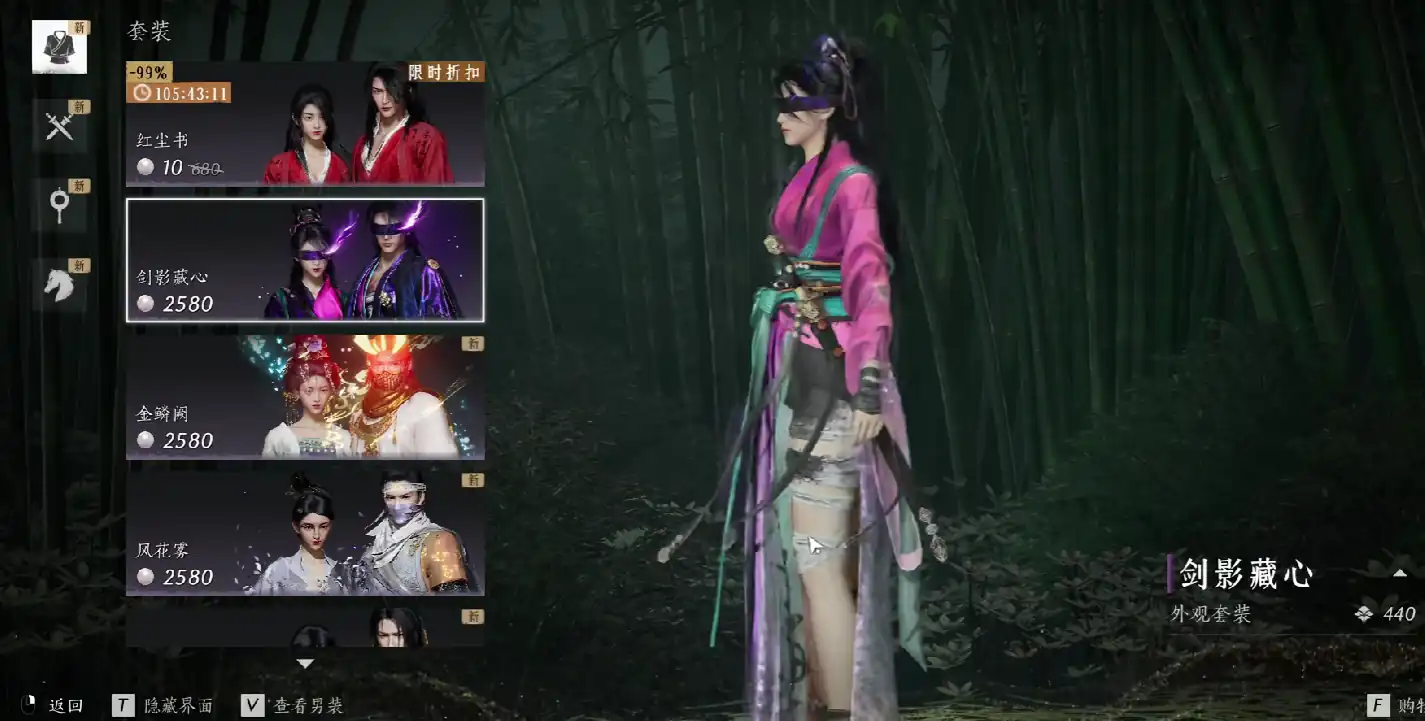The height and width of the screenshot is (721, 1425).
Task: Switch to the crossed swords weapon tab
Action: [59, 126]
